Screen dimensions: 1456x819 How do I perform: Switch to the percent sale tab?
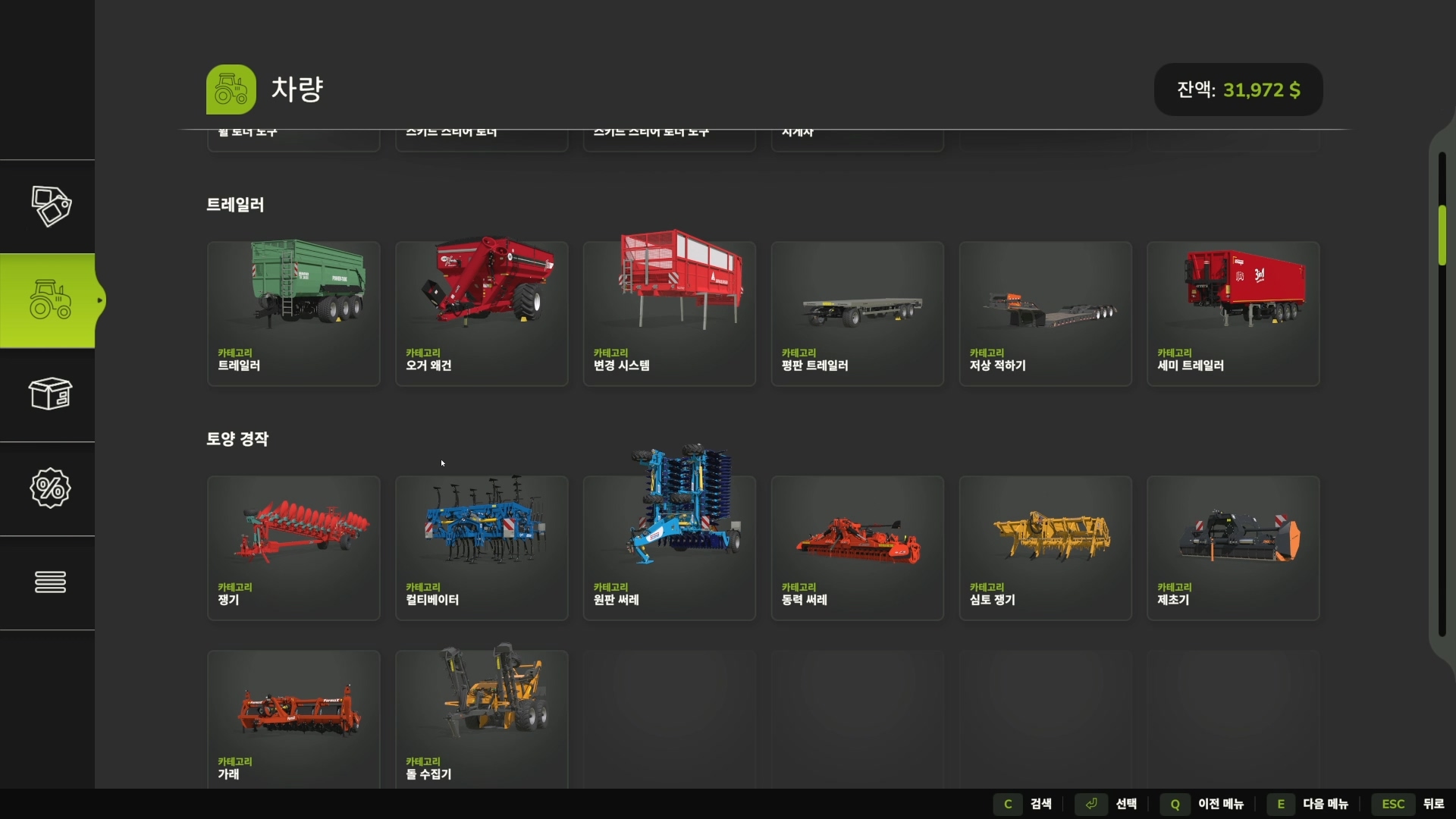(x=50, y=488)
